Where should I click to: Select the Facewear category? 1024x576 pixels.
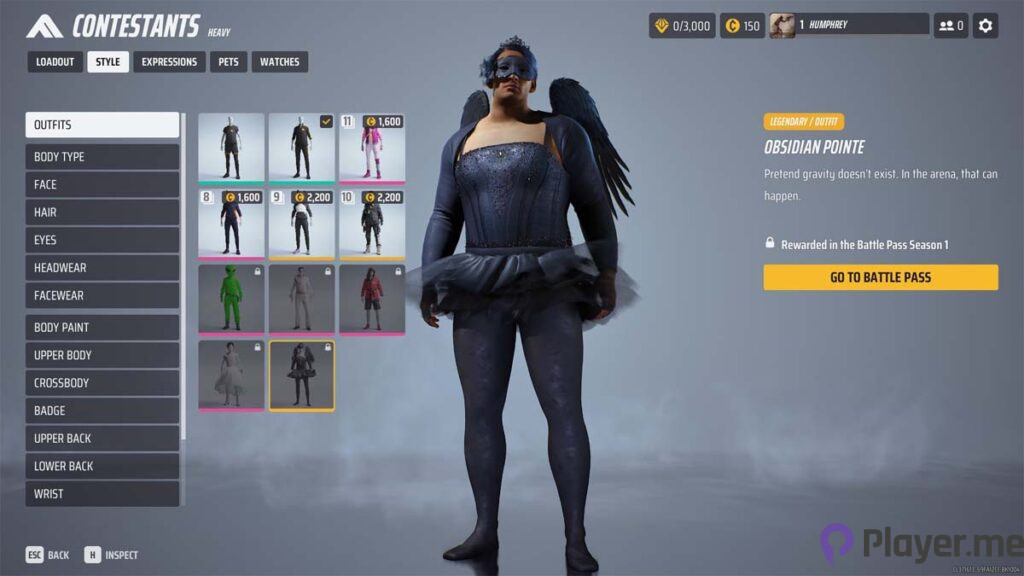(102, 296)
